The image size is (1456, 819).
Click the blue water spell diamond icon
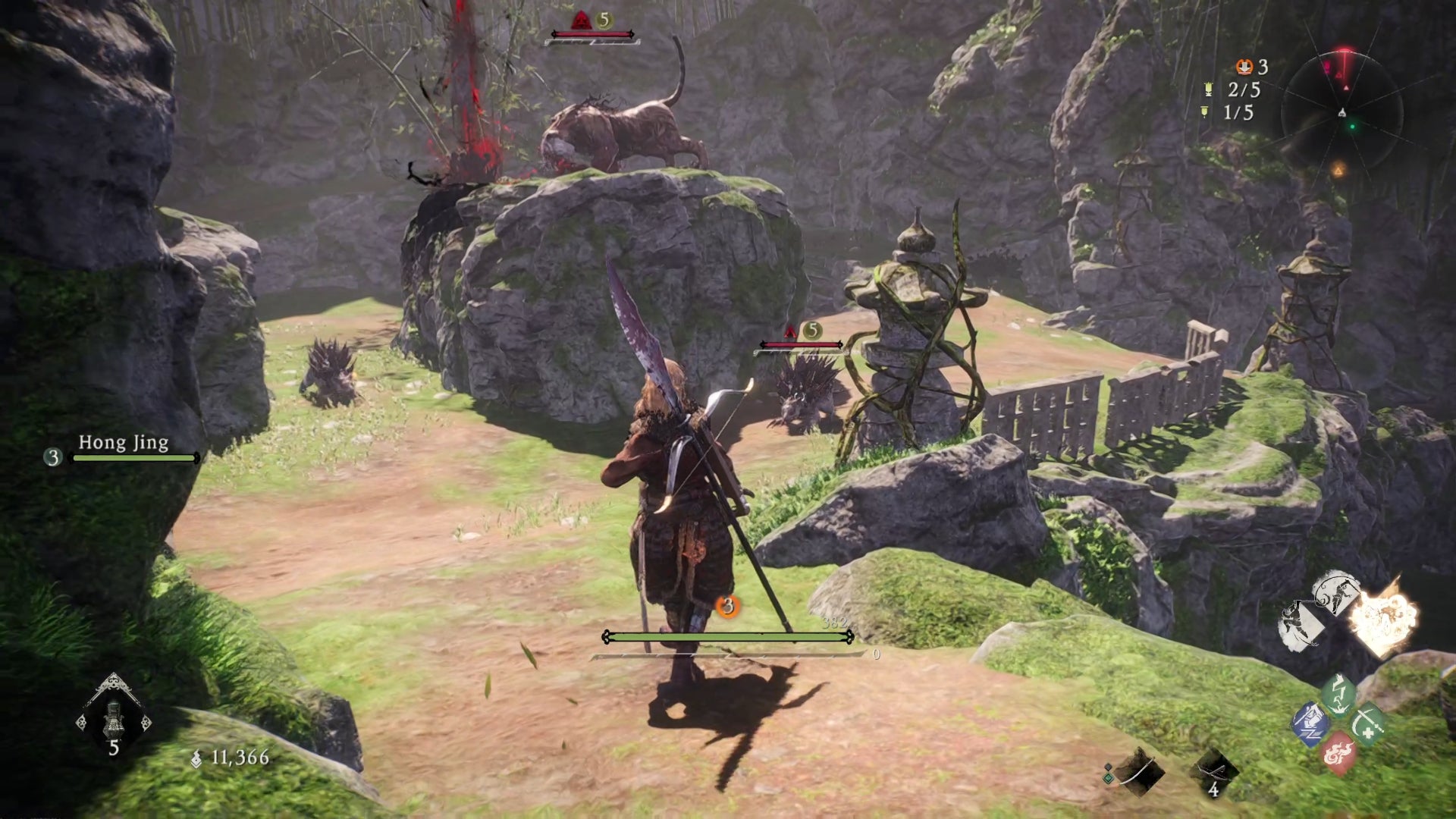pyautogui.click(x=1311, y=723)
